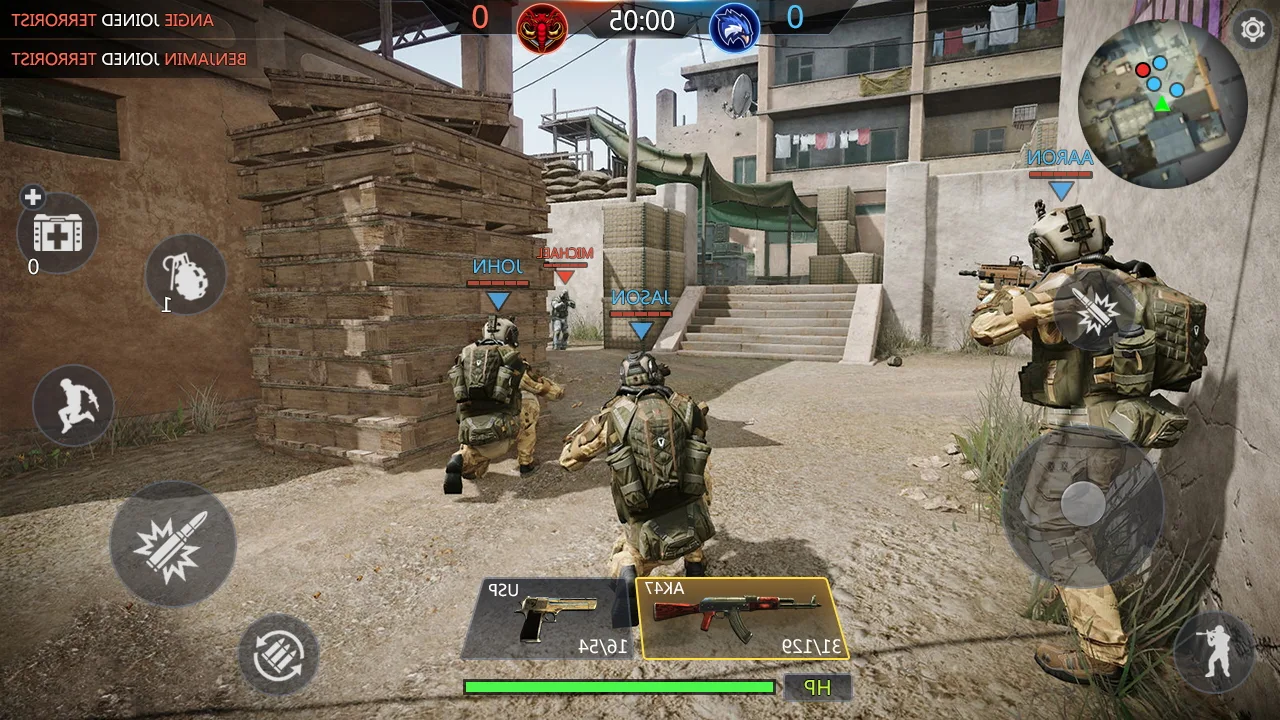The image size is (1280, 720).
Task: Tap the plus above the medkit
Action: [x=31, y=197]
